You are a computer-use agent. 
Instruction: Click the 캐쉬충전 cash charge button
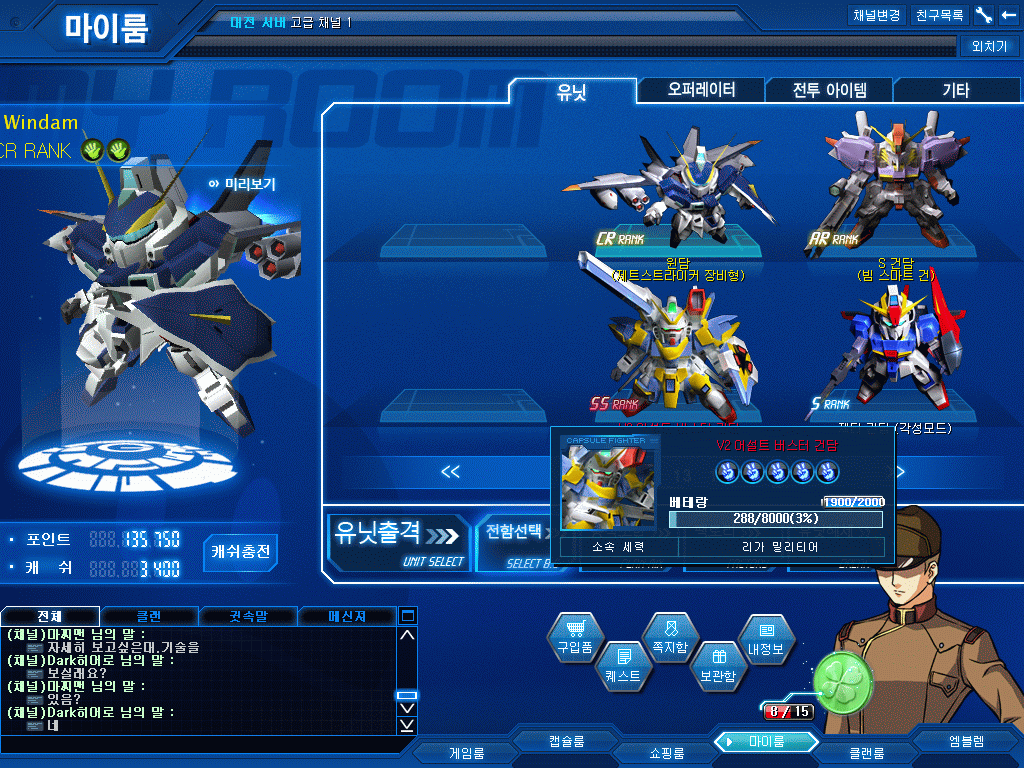click(x=241, y=551)
